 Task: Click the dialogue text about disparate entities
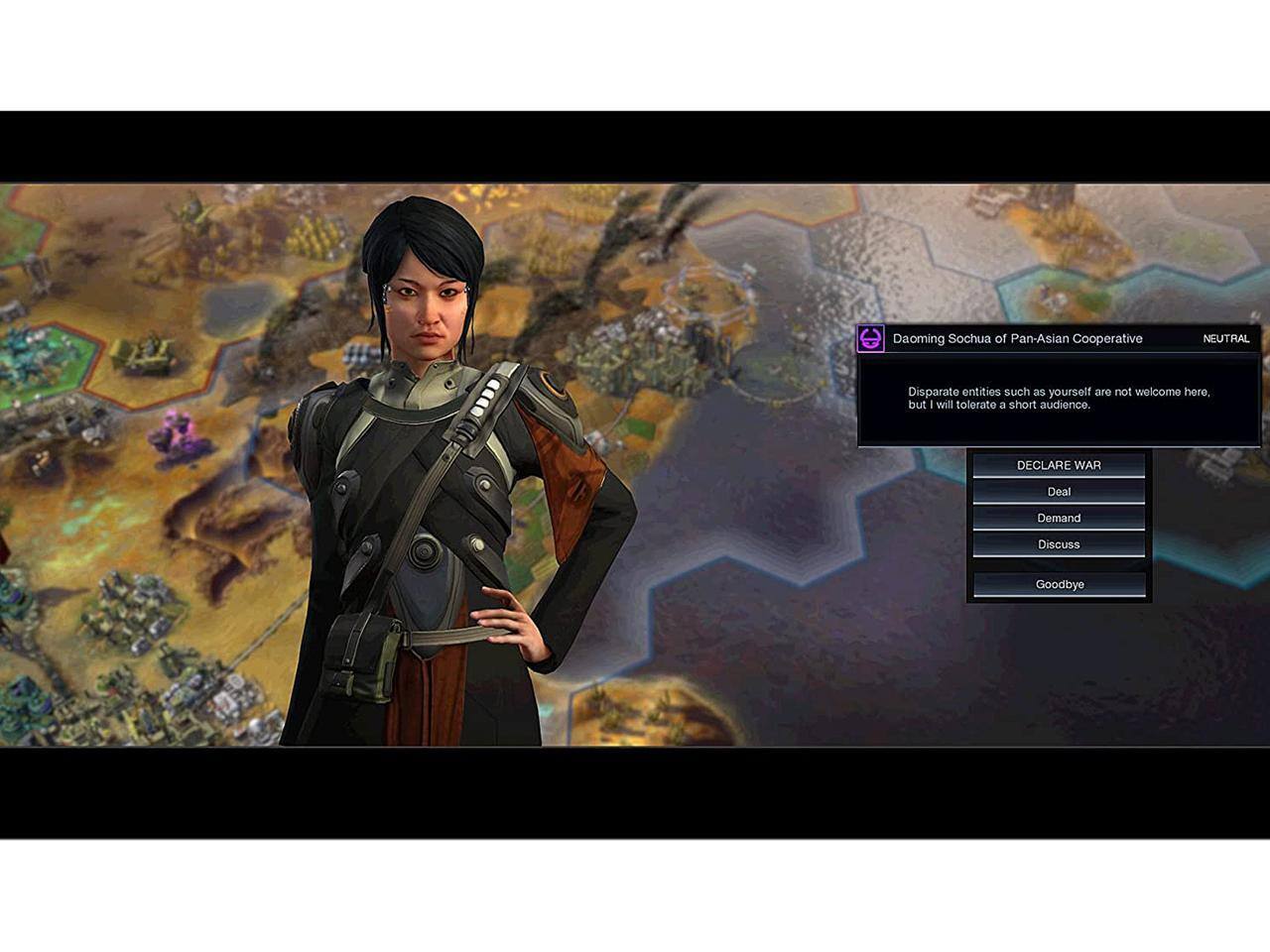pos(1059,398)
